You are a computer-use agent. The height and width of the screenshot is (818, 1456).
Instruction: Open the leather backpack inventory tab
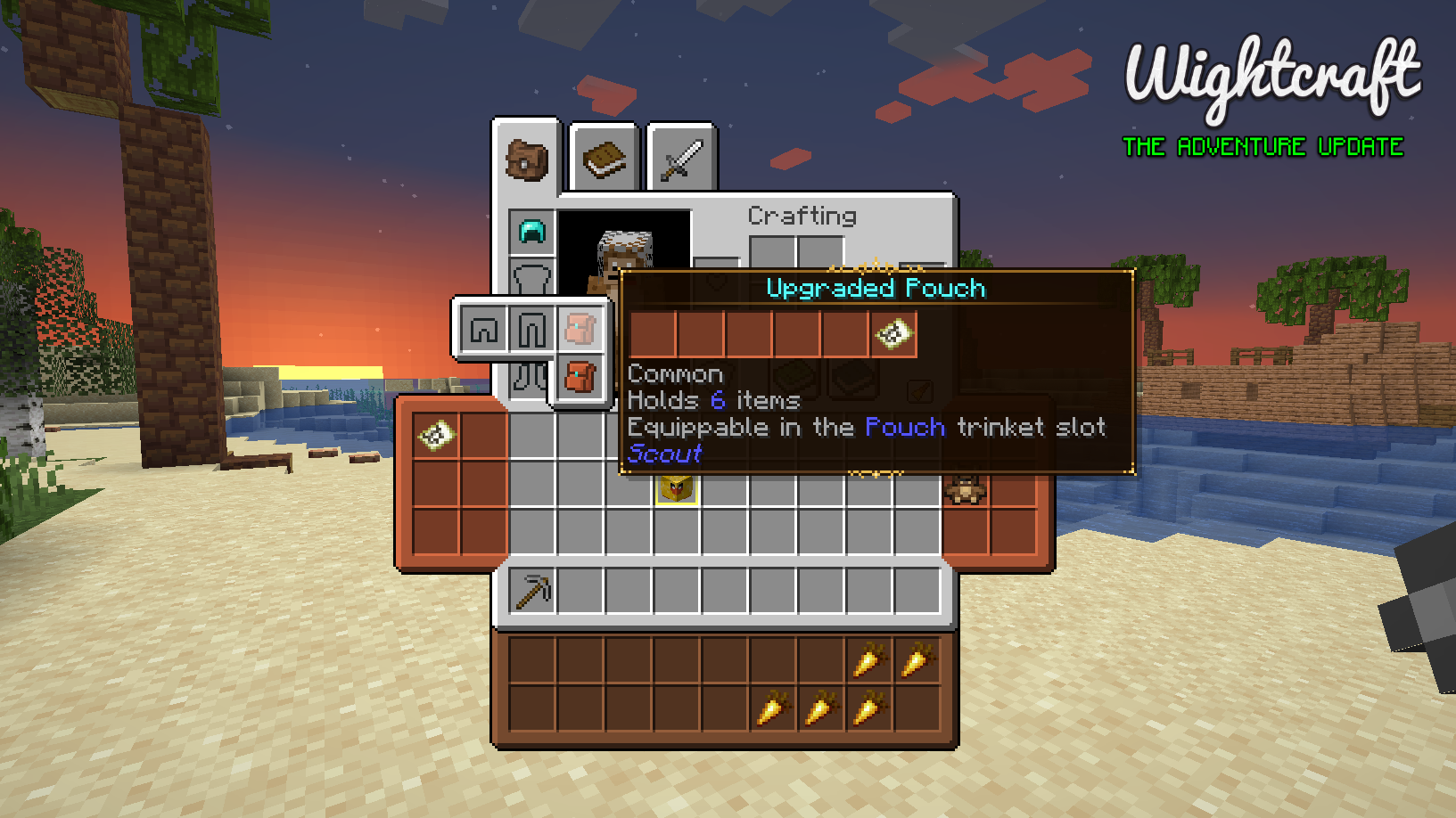click(526, 160)
